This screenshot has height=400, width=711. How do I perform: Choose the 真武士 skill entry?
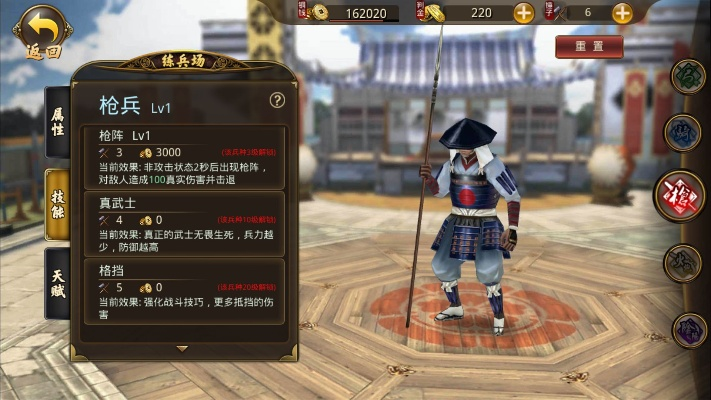190,224
